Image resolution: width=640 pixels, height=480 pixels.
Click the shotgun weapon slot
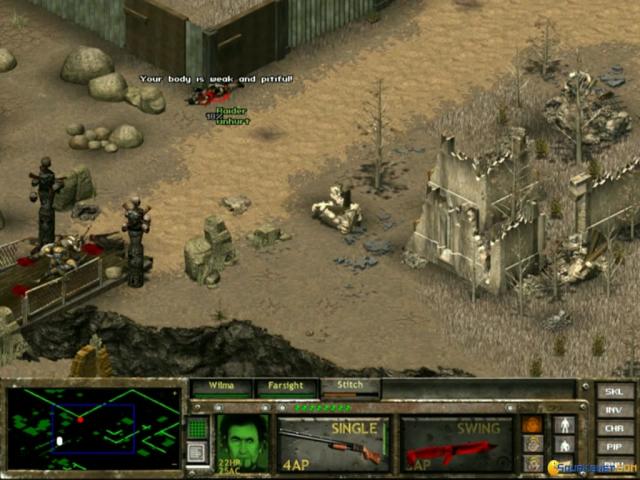click(334, 443)
